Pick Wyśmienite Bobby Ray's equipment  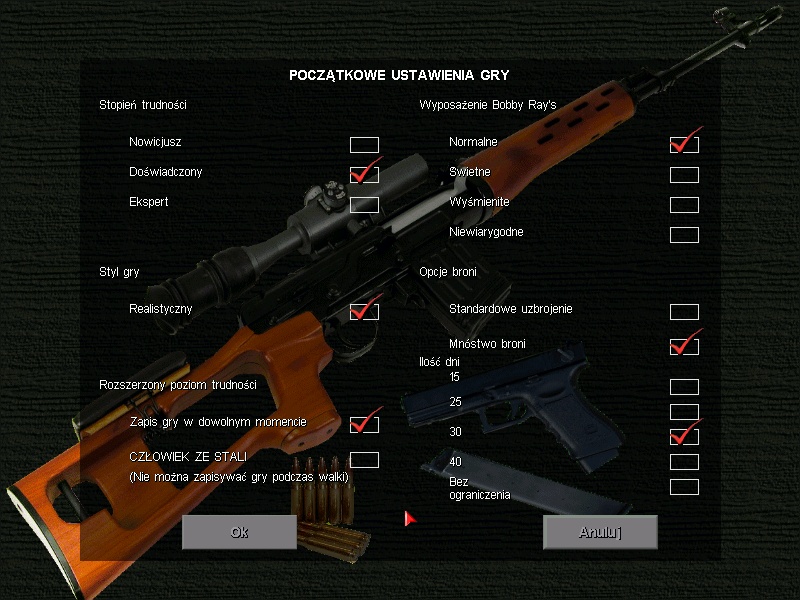tap(684, 205)
